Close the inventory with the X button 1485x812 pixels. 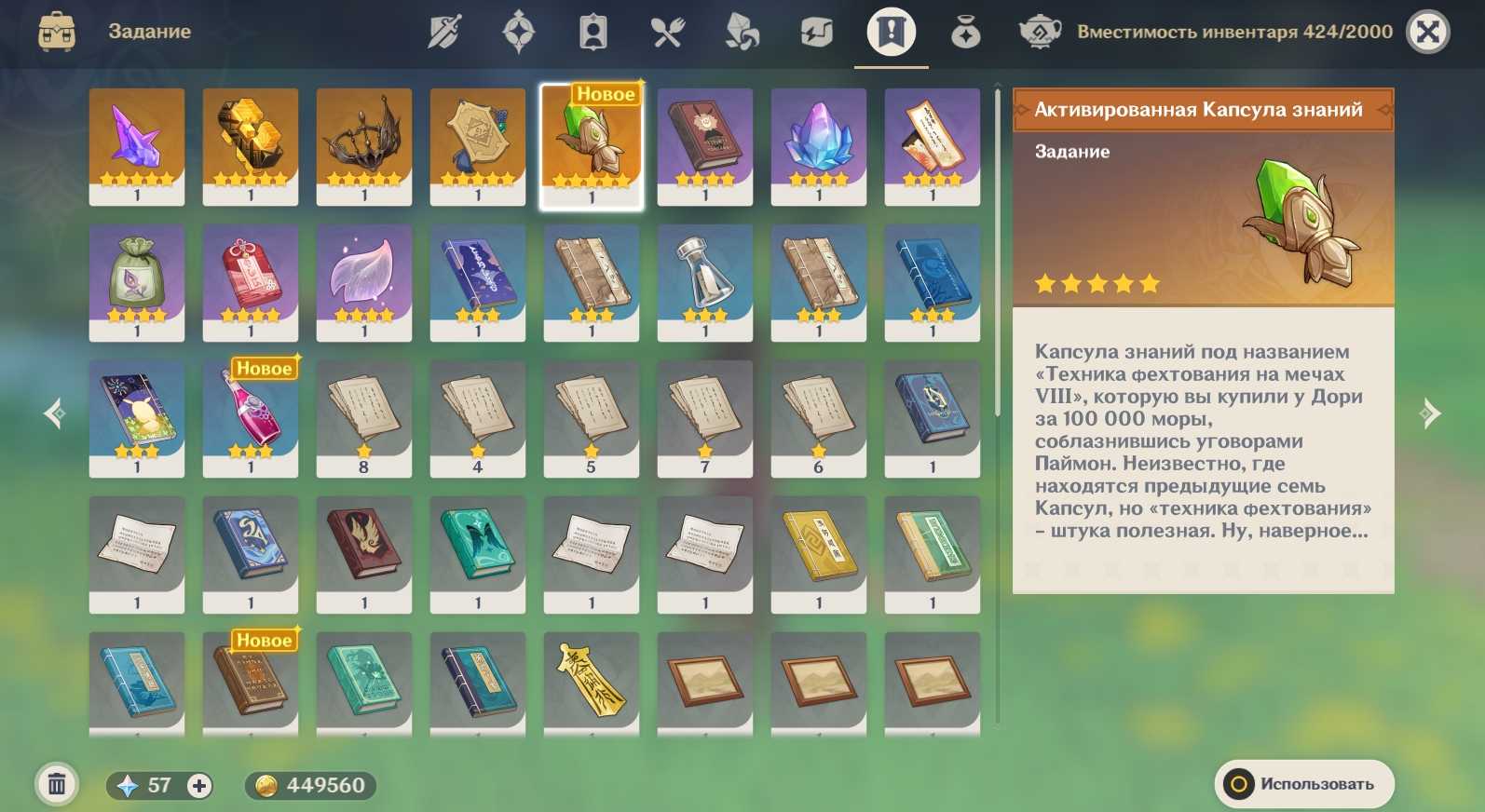(x=1427, y=33)
